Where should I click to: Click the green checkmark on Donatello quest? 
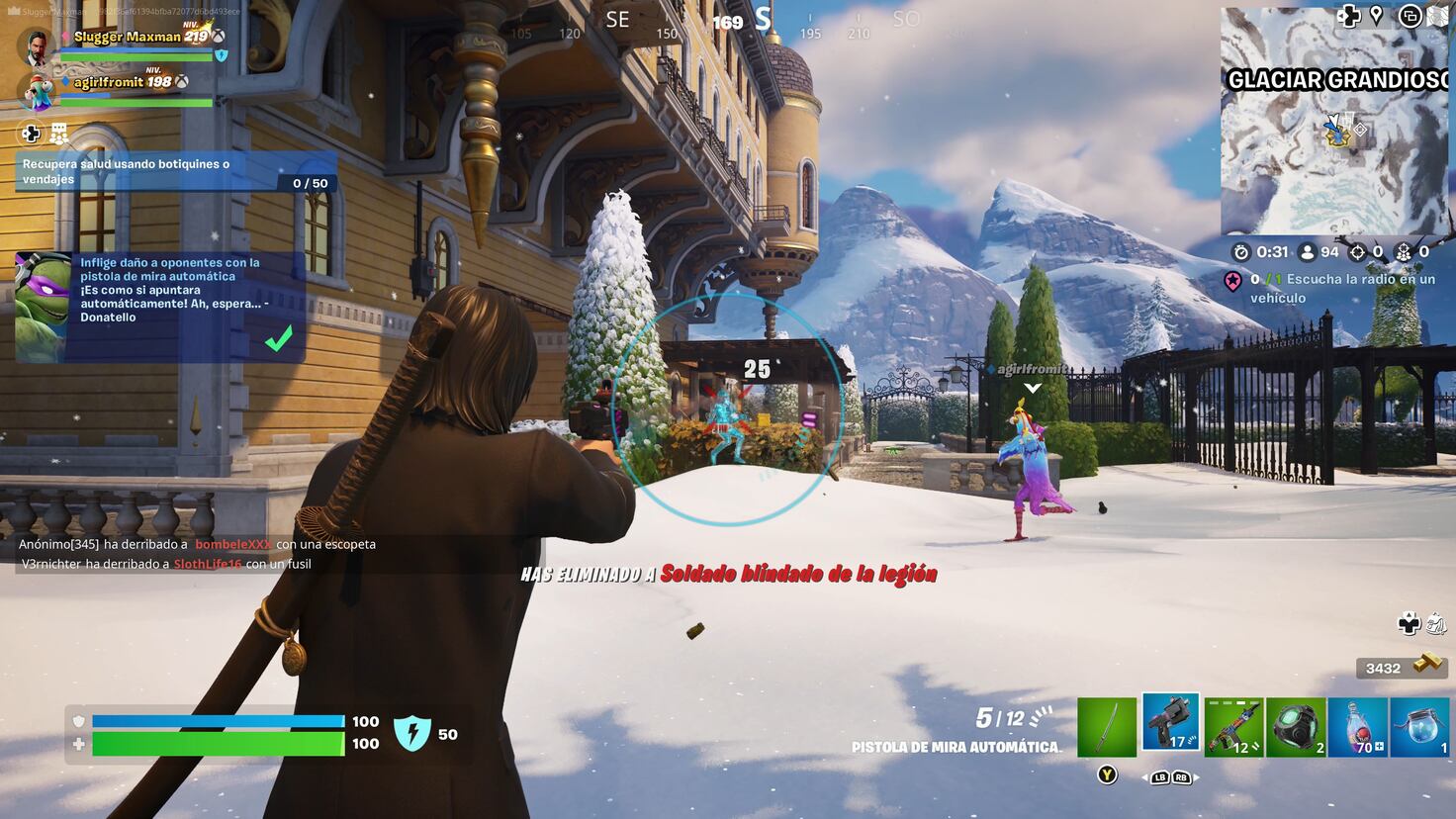(x=280, y=336)
